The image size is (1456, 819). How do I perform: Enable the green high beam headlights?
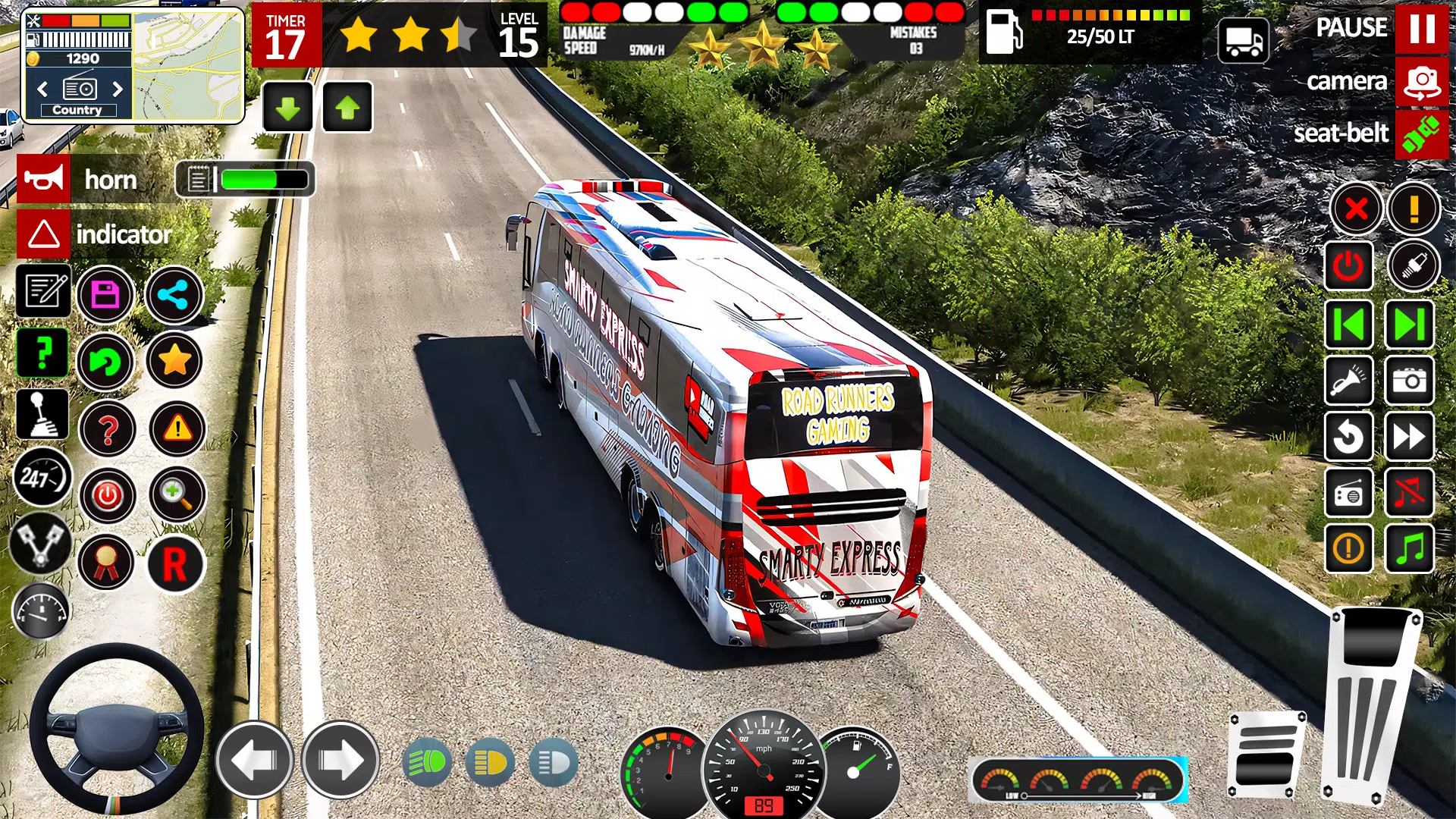pos(427,762)
